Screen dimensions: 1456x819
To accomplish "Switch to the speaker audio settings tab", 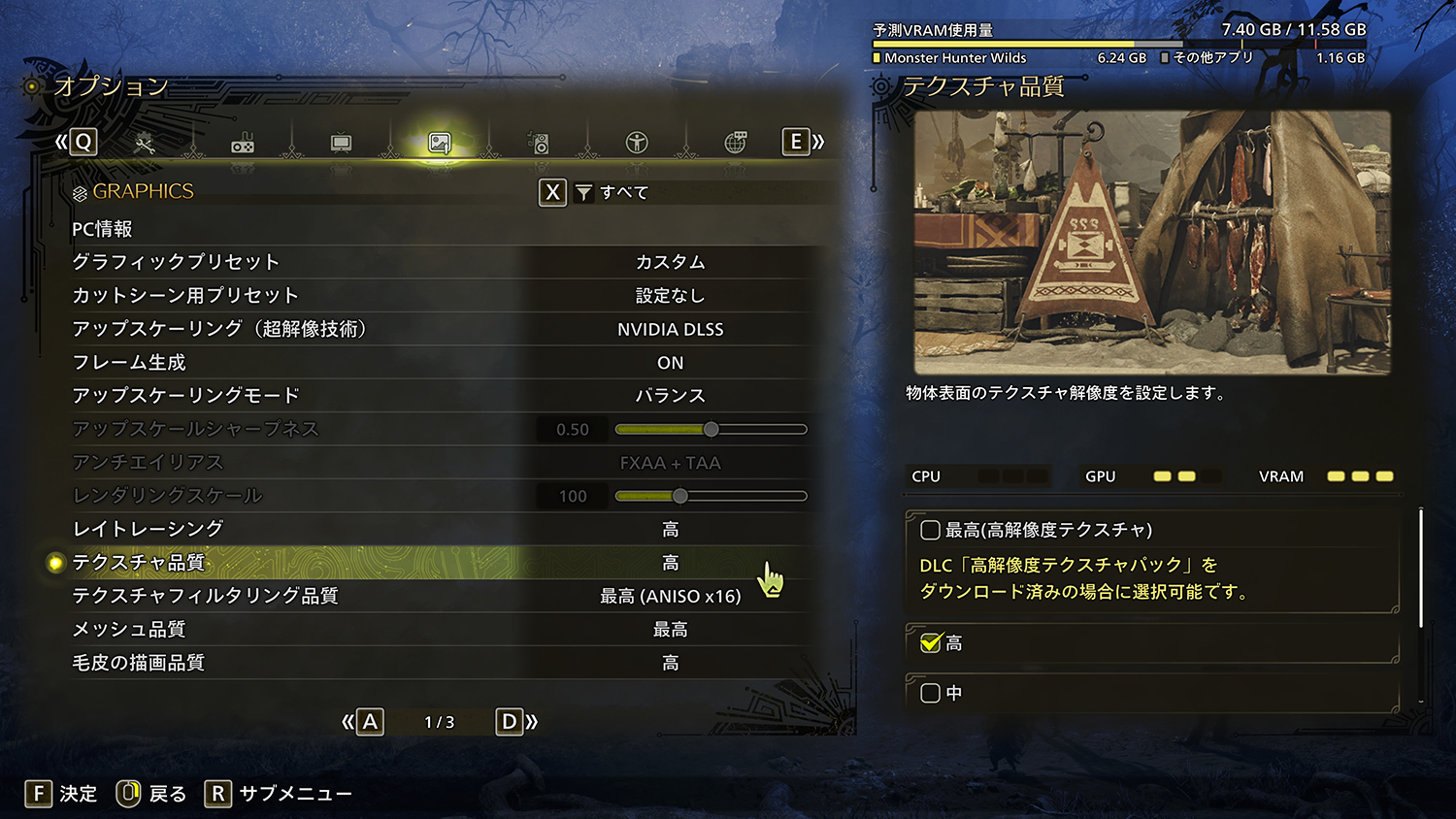I will coord(539,145).
